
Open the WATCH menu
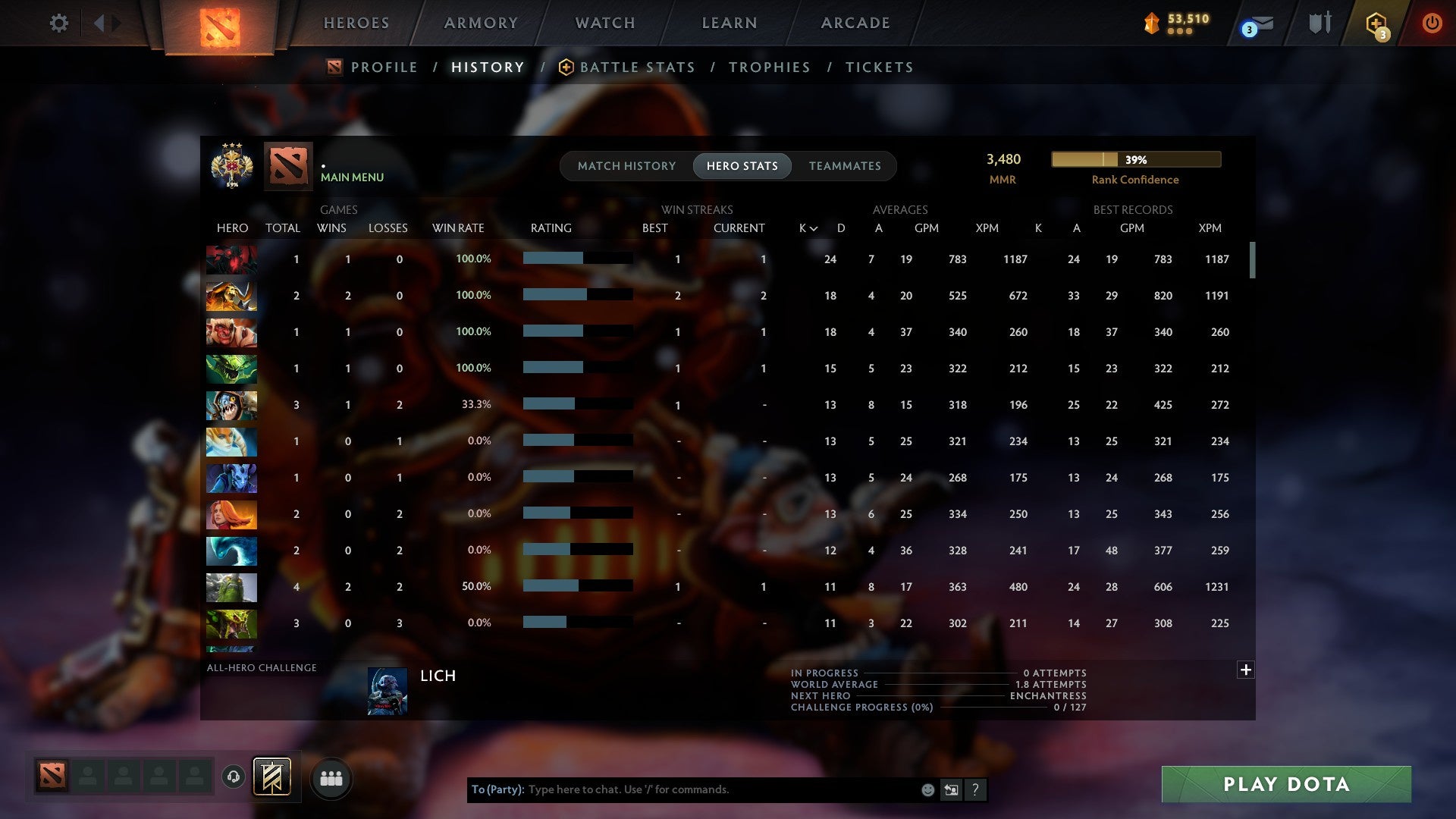point(604,23)
